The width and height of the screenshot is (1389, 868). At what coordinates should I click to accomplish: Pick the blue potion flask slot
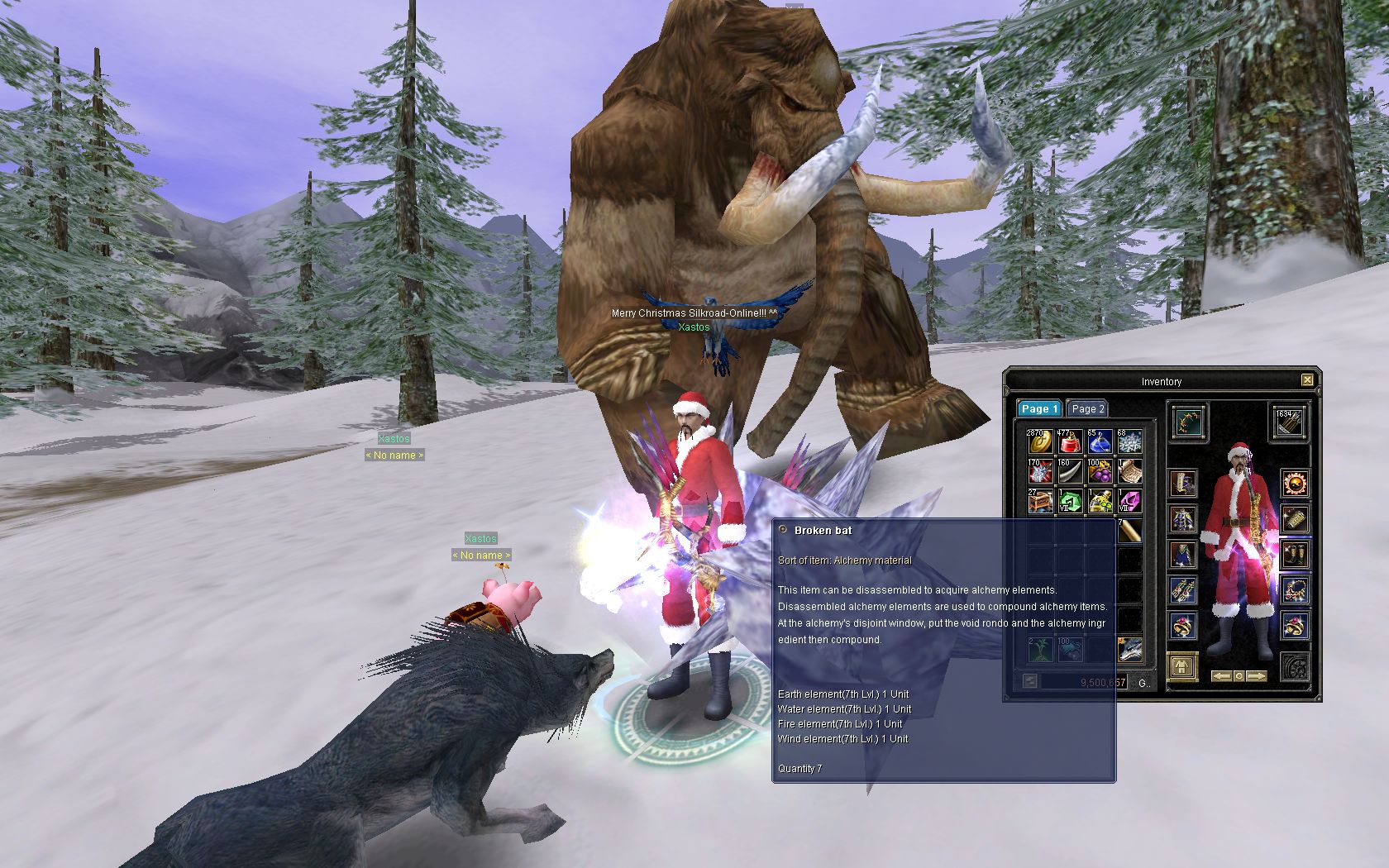coord(1100,441)
